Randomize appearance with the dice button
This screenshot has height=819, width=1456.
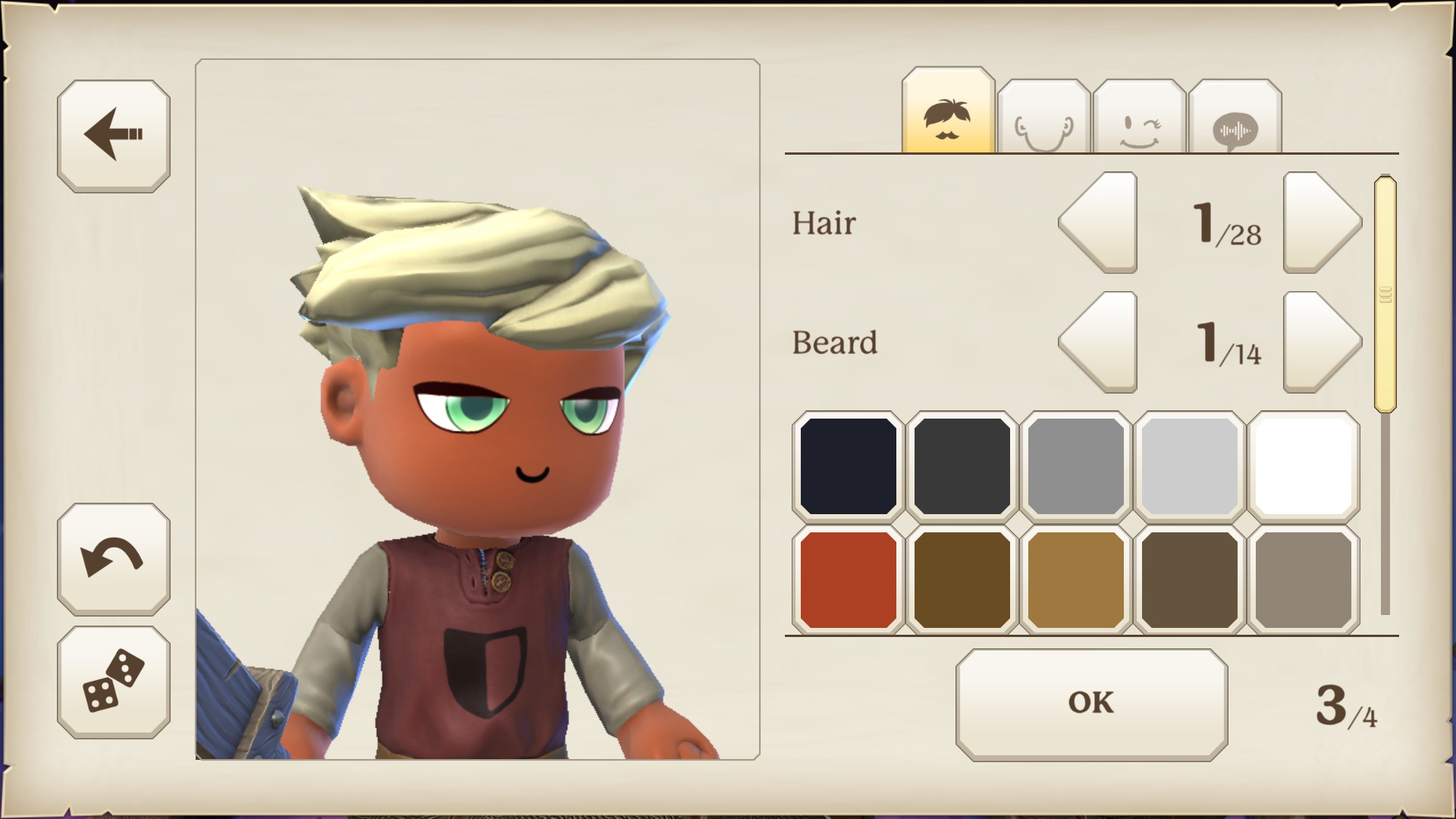pyautogui.click(x=114, y=681)
